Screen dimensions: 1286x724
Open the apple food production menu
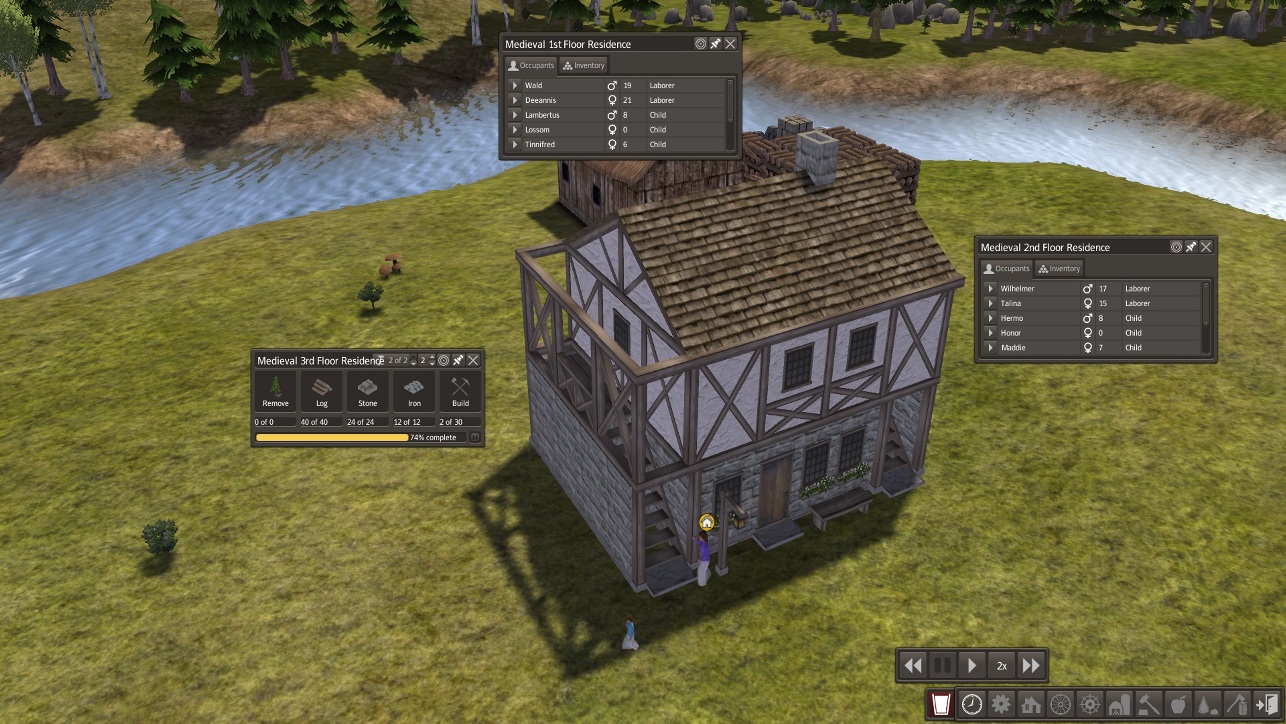coord(1178,704)
